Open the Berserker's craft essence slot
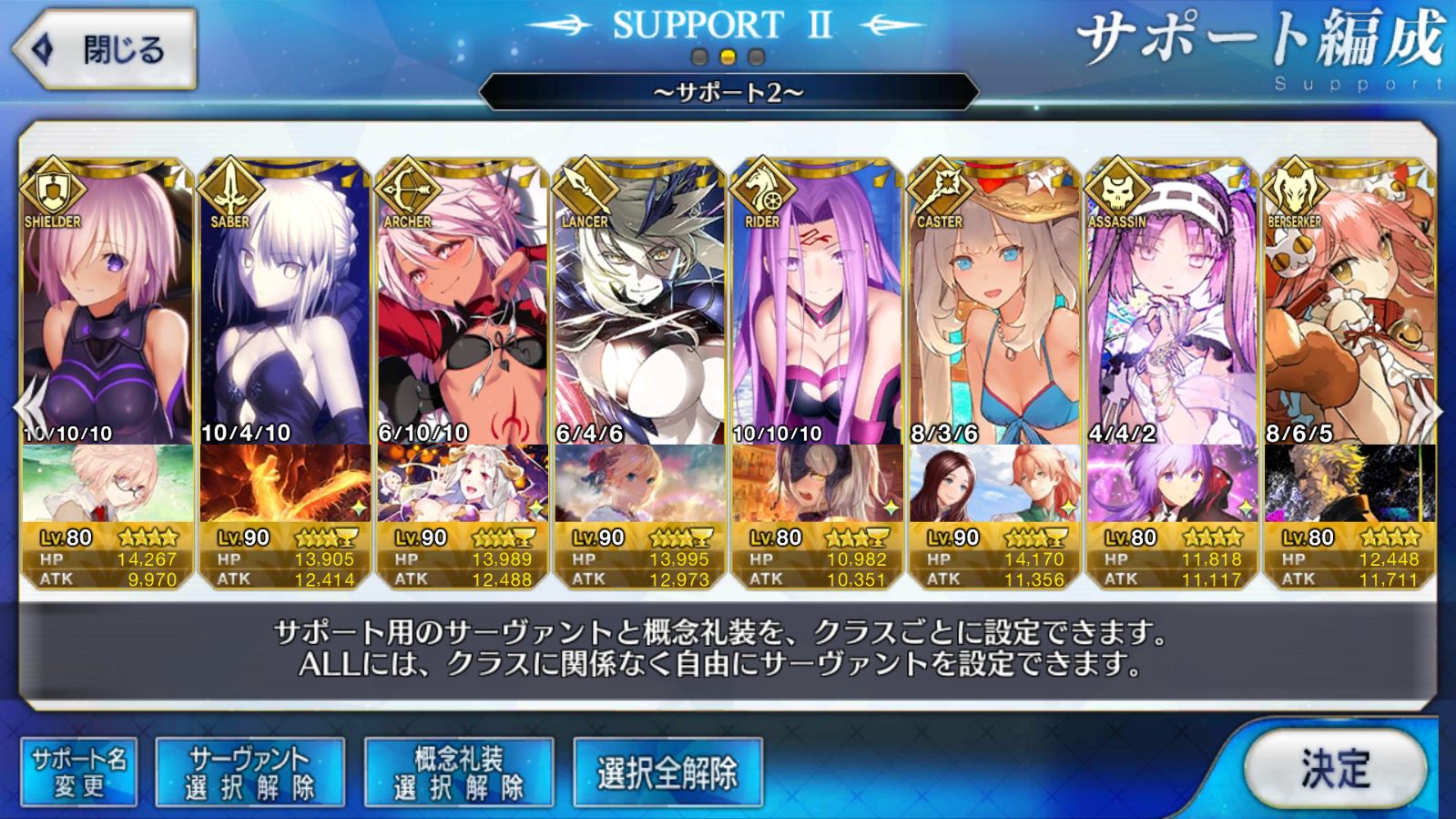 pyautogui.click(x=1349, y=485)
